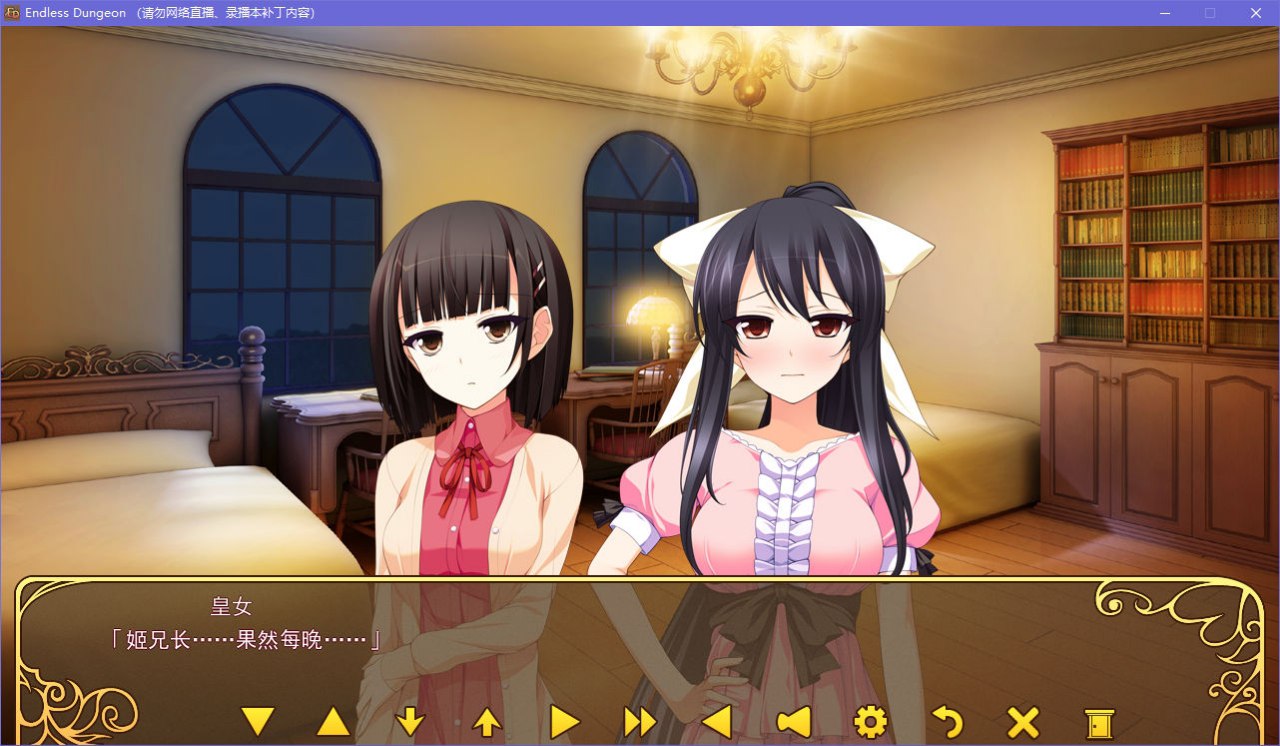Activate skip mode with fast-forward icon
The image size is (1280, 746).
pos(640,720)
